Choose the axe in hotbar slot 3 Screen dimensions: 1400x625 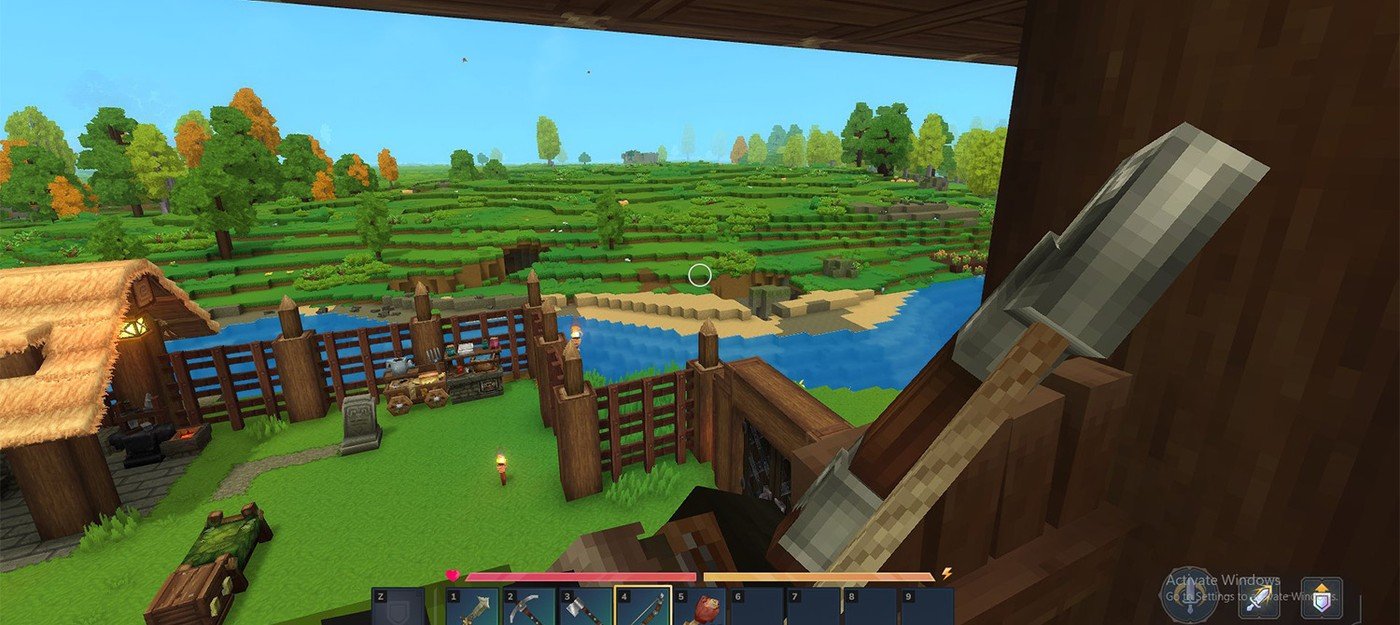coord(586,607)
